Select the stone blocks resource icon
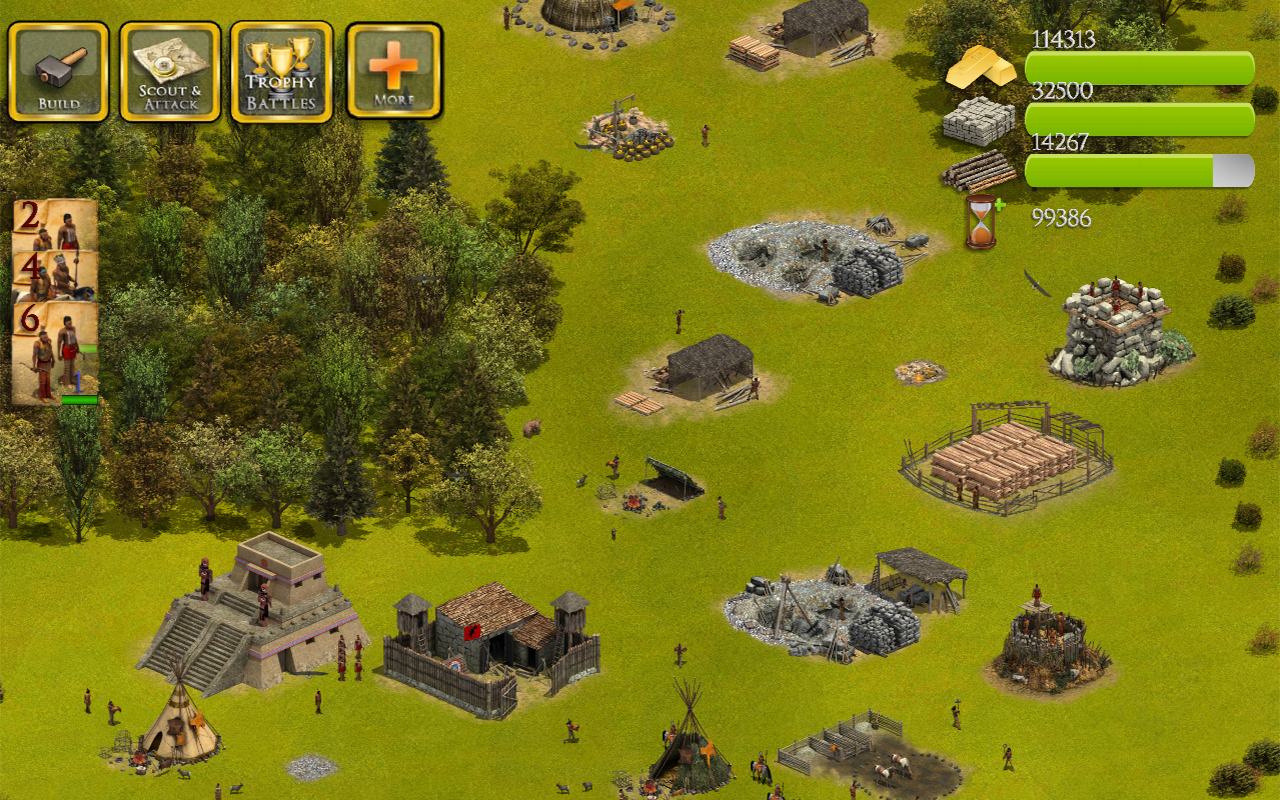Image resolution: width=1280 pixels, height=800 pixels. pos(978,120)
